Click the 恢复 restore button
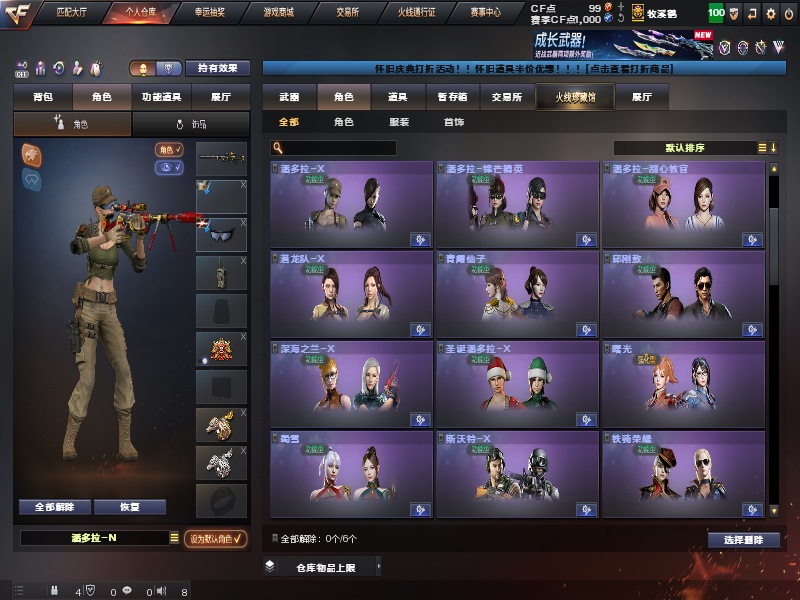Screen dimensions: 800x600 coord(129,507)
